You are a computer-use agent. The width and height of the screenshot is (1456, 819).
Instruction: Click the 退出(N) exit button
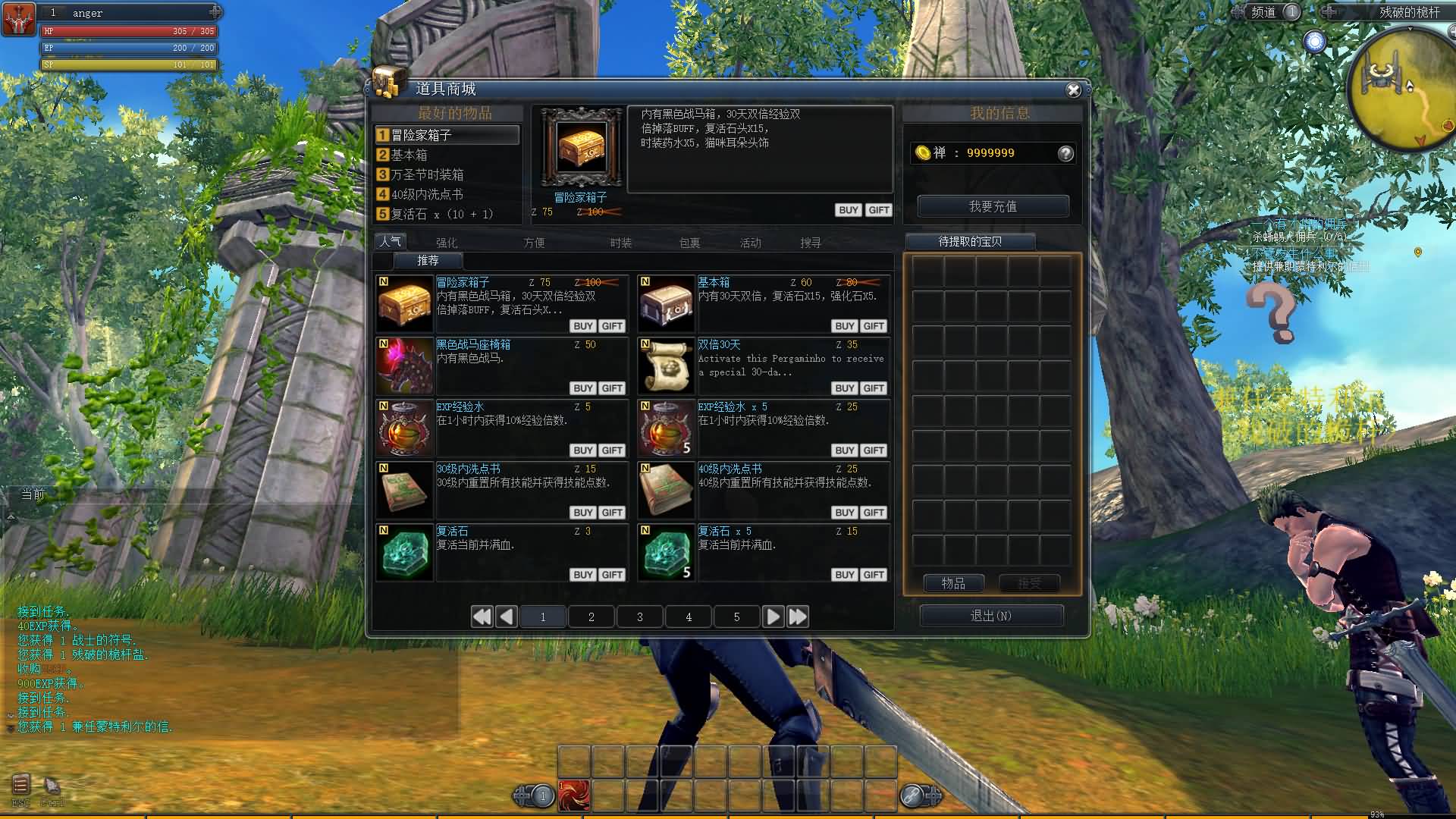coord(991,616)
